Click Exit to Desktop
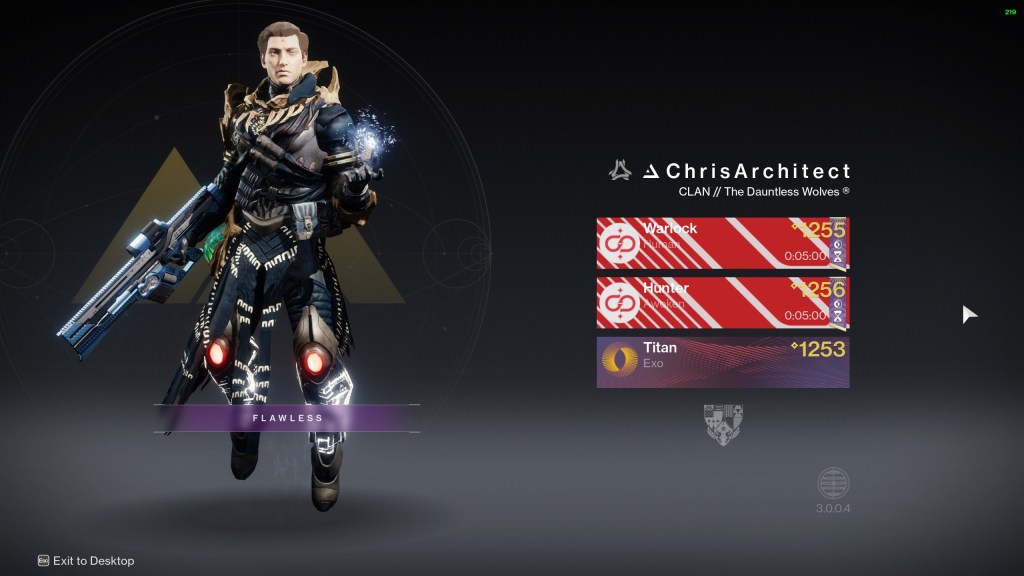The image size is (1024, 576). coord(86,561)
